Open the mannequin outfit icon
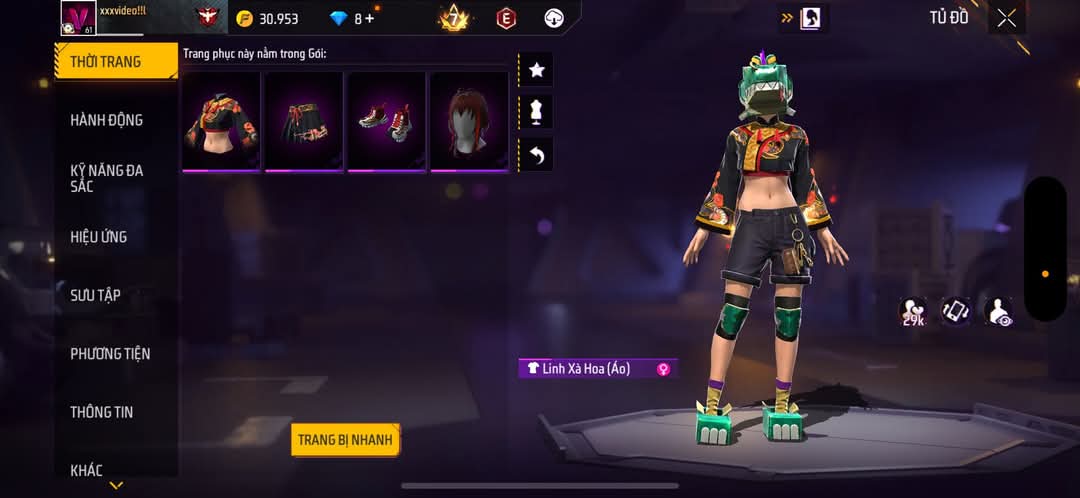1080x498 pixels. [x=536, y=112]
